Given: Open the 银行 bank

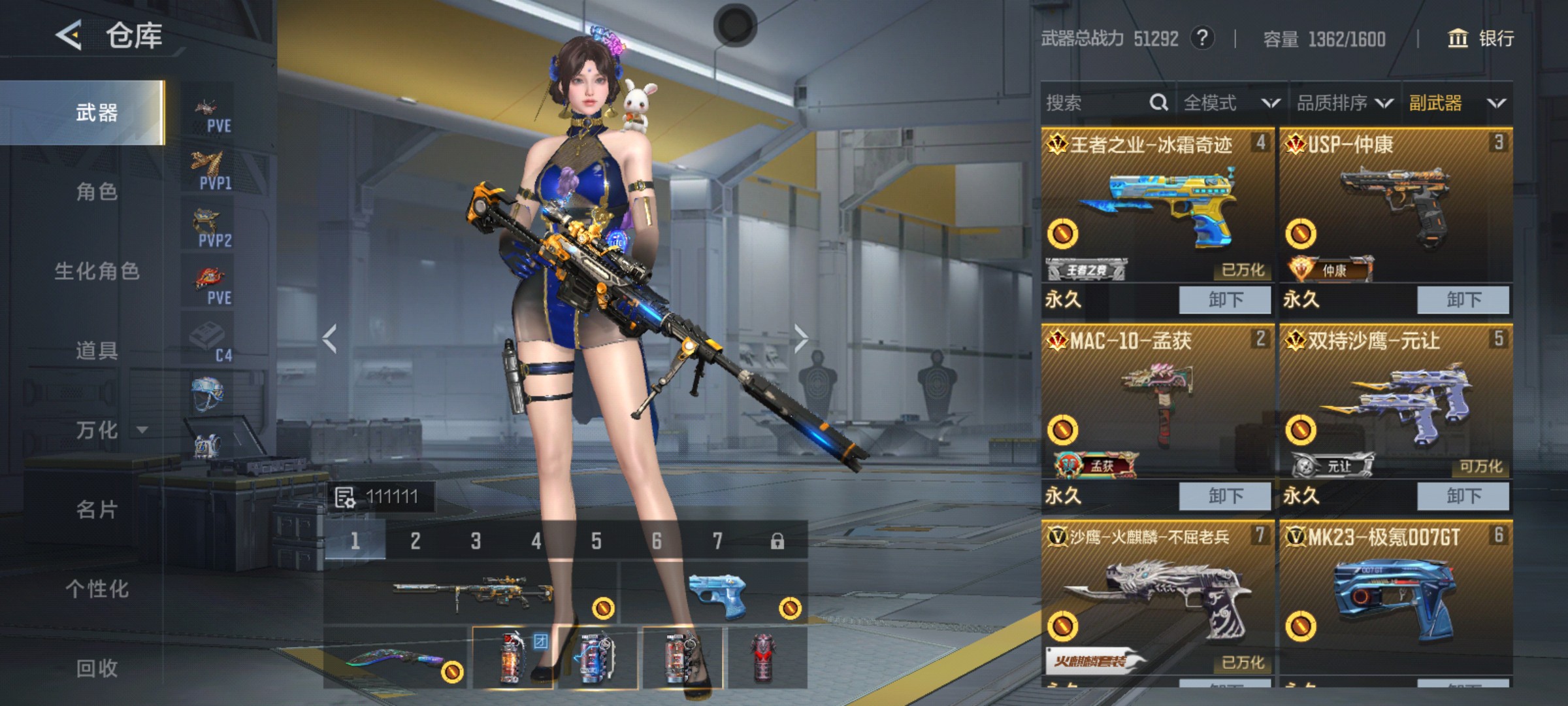Looking at the screenshot, I should pyautogui.click(x=1481, y=39).
